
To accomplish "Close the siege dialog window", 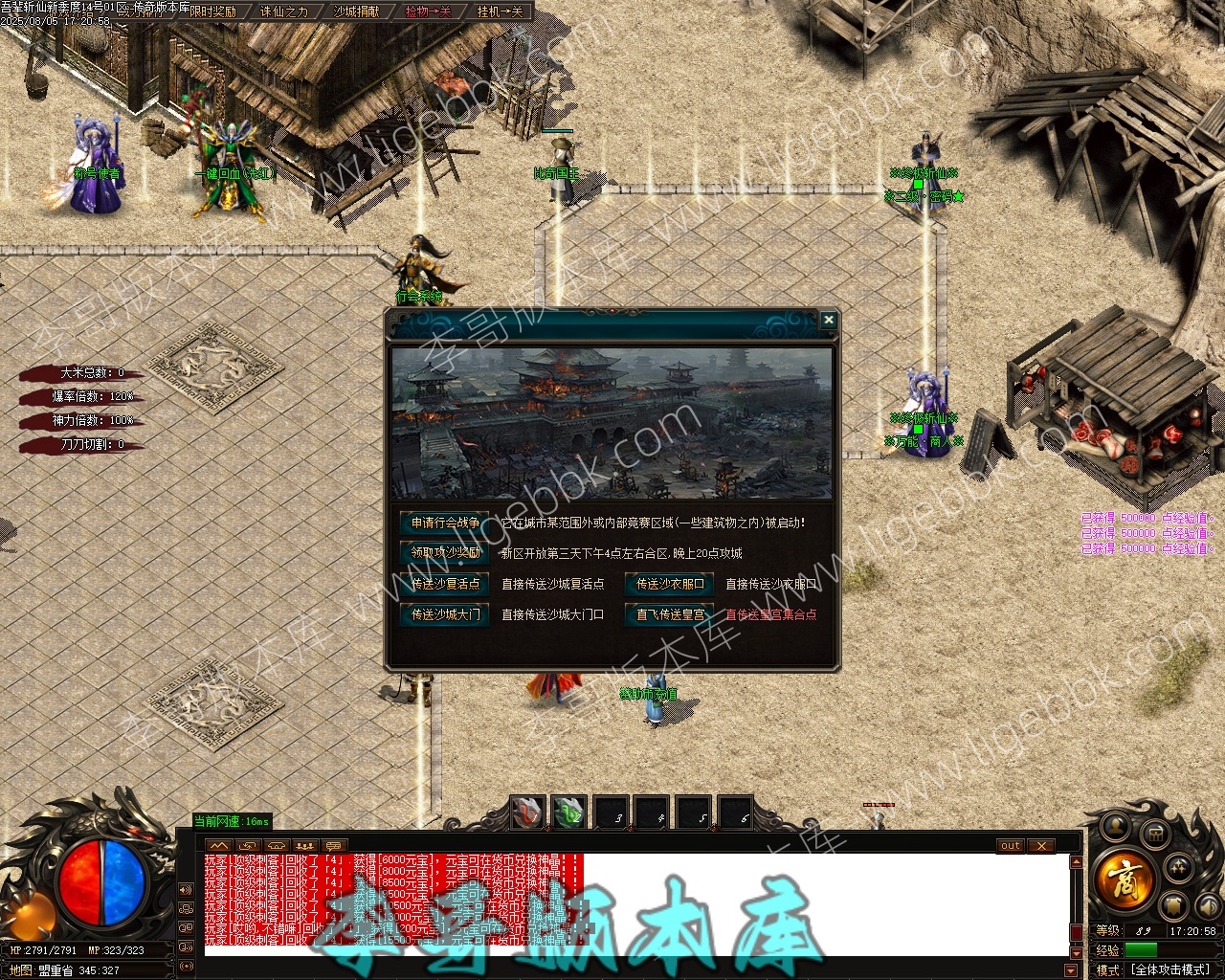I will click(829, 321).
